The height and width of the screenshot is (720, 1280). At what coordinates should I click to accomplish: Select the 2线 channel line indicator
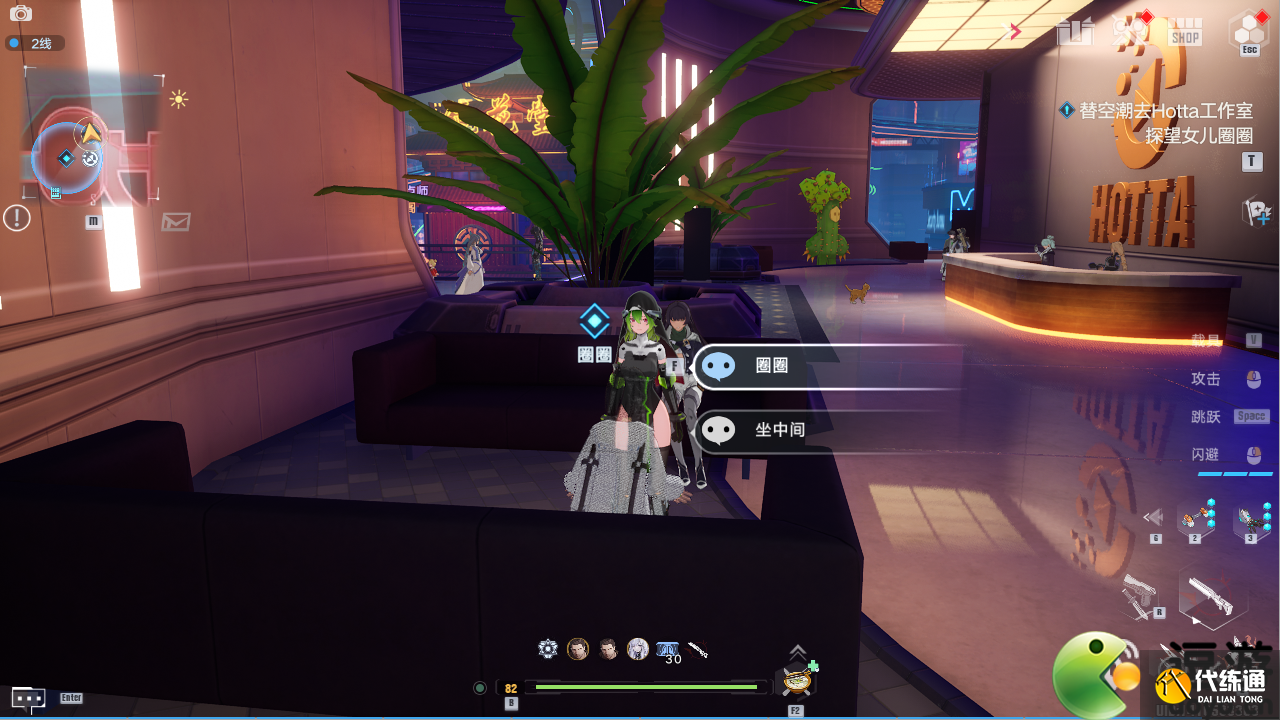[x=35, y=43]
